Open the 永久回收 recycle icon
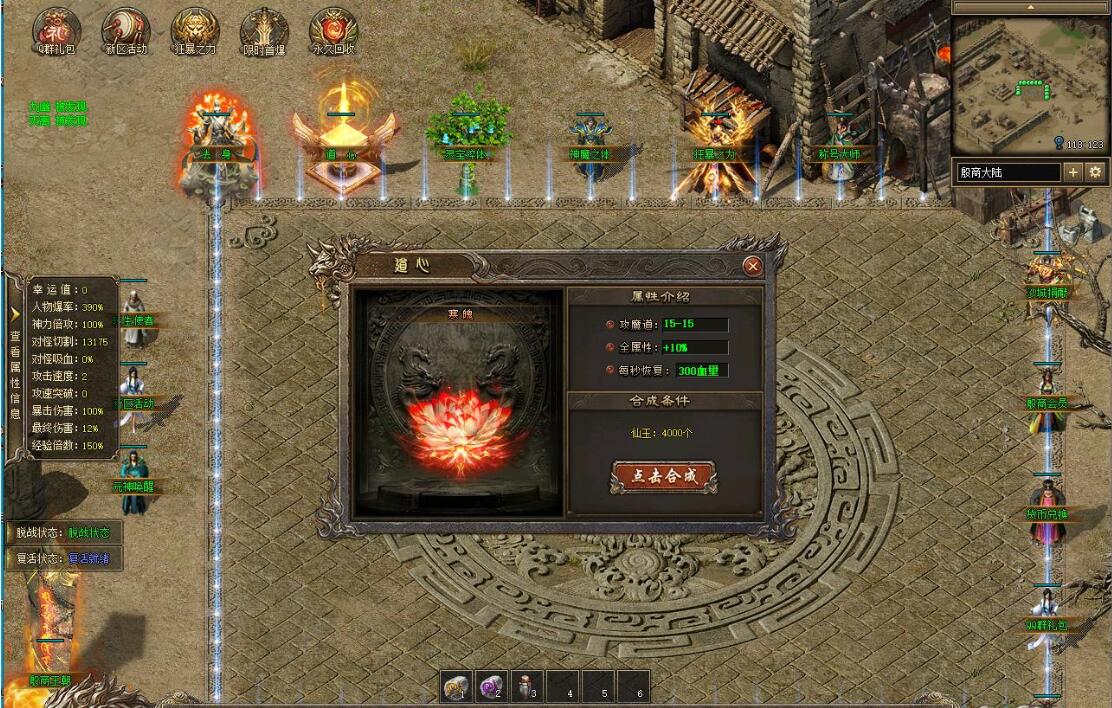1112x708 pixels. (x=333, y=30)
